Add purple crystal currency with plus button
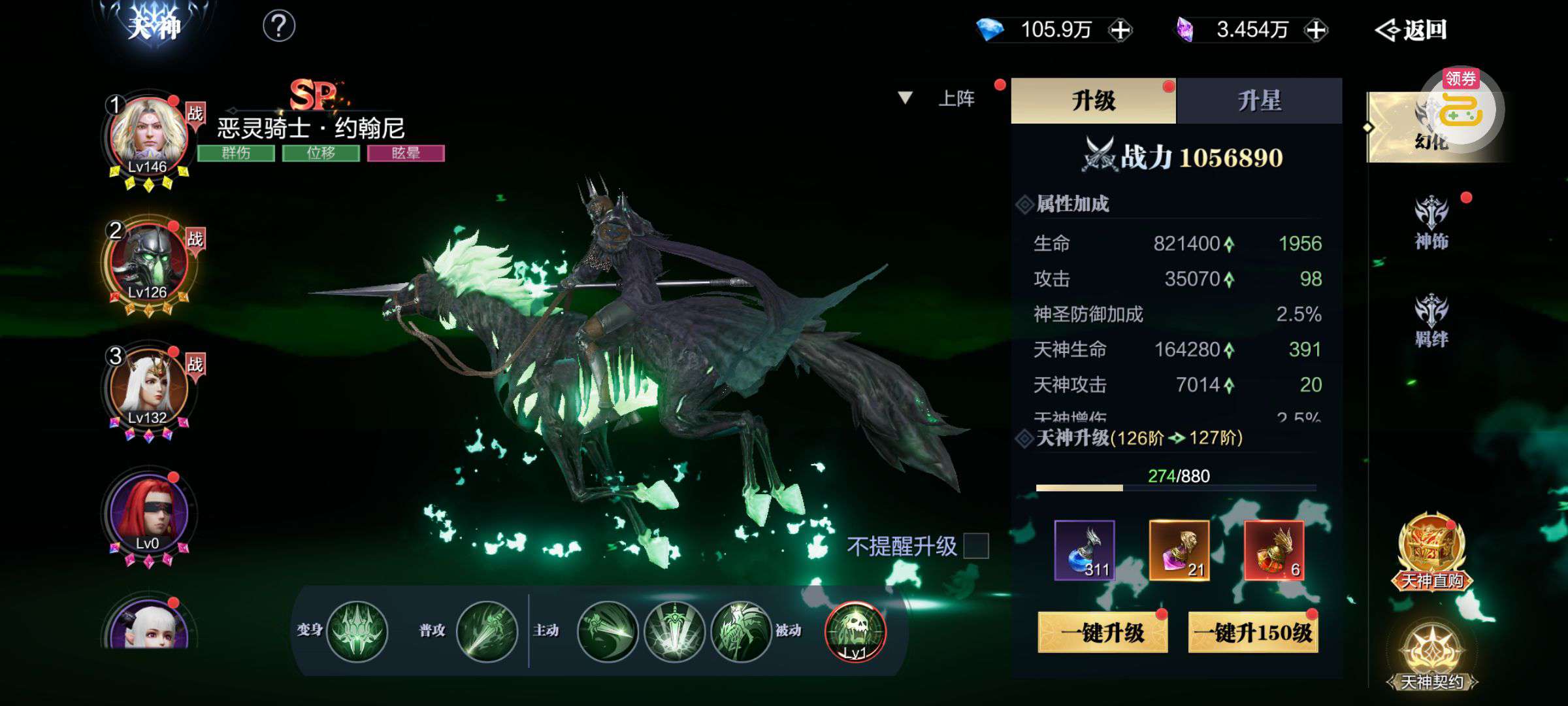 pos(1315,30)
